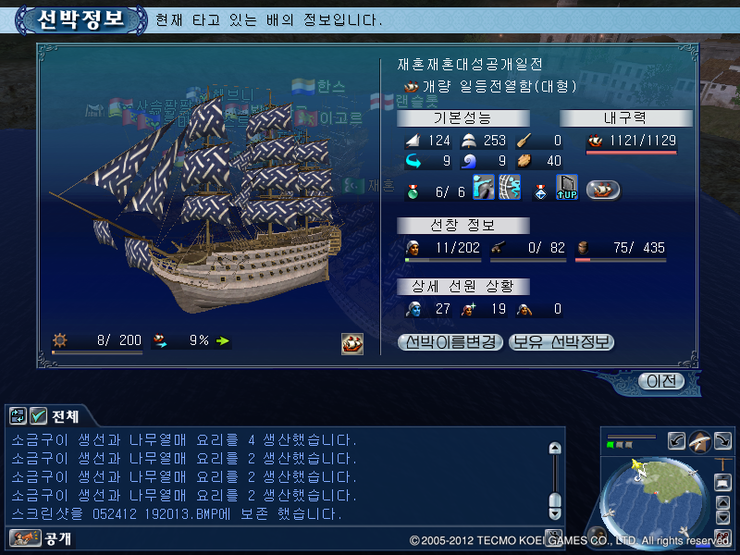The height and width of the screenshot is (555, 740).
Task: Turn ship left with curved arrow button
Action: point(676,440)
